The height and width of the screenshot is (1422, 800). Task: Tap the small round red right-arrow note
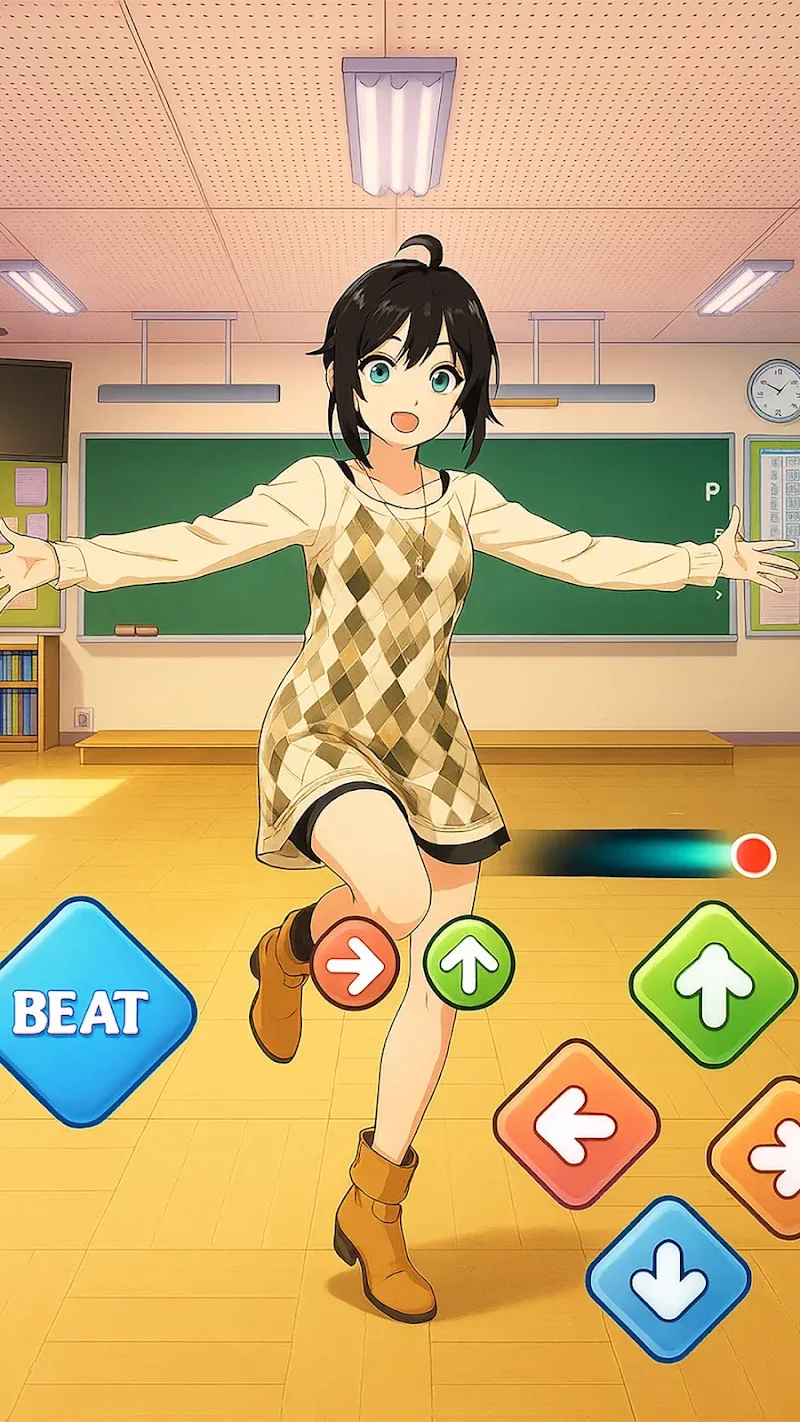tap(354, 963)
